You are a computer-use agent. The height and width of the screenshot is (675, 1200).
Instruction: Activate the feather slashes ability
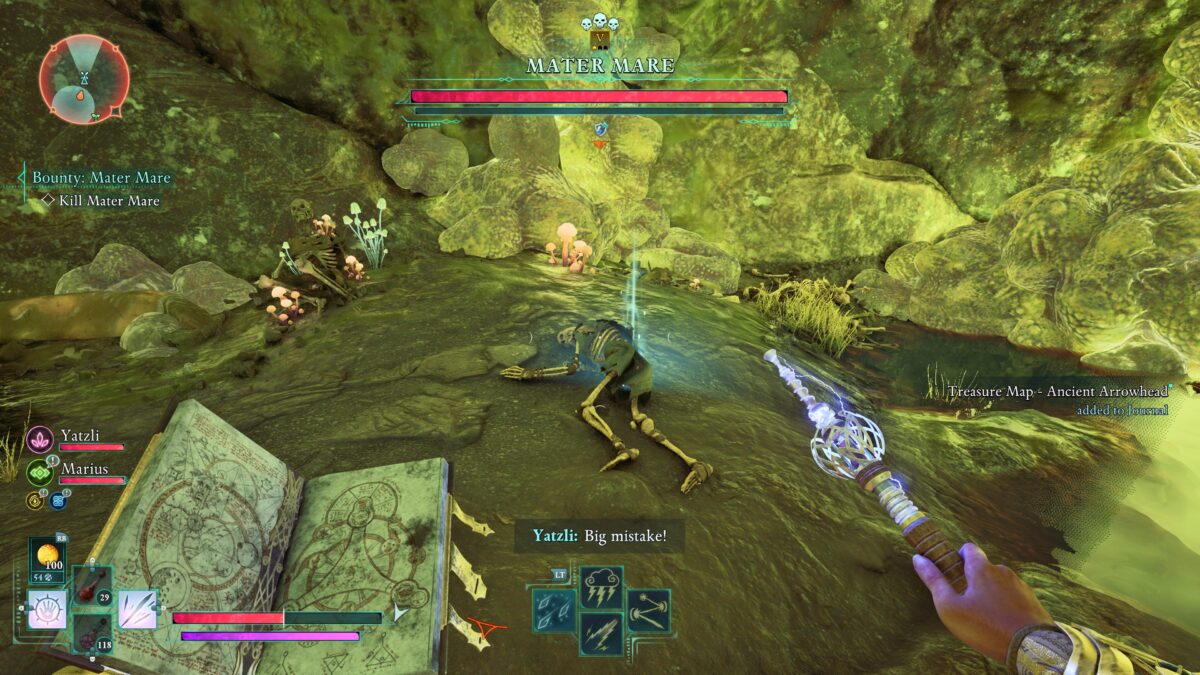(138, 609)
